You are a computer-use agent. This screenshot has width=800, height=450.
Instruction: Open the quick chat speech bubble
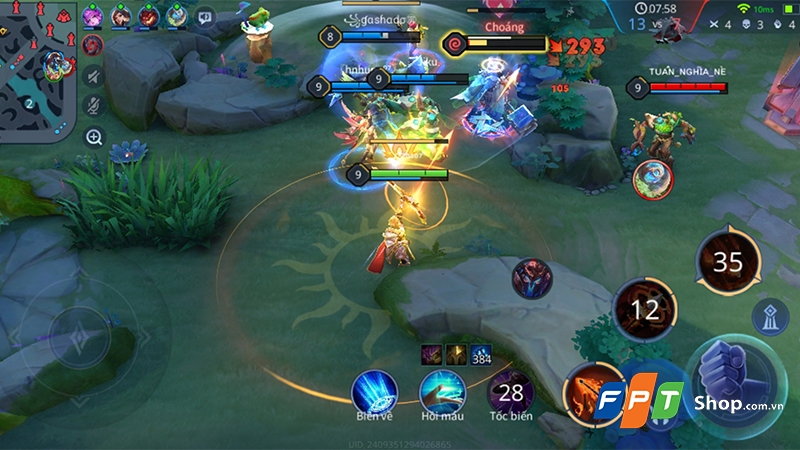(204, 16)
